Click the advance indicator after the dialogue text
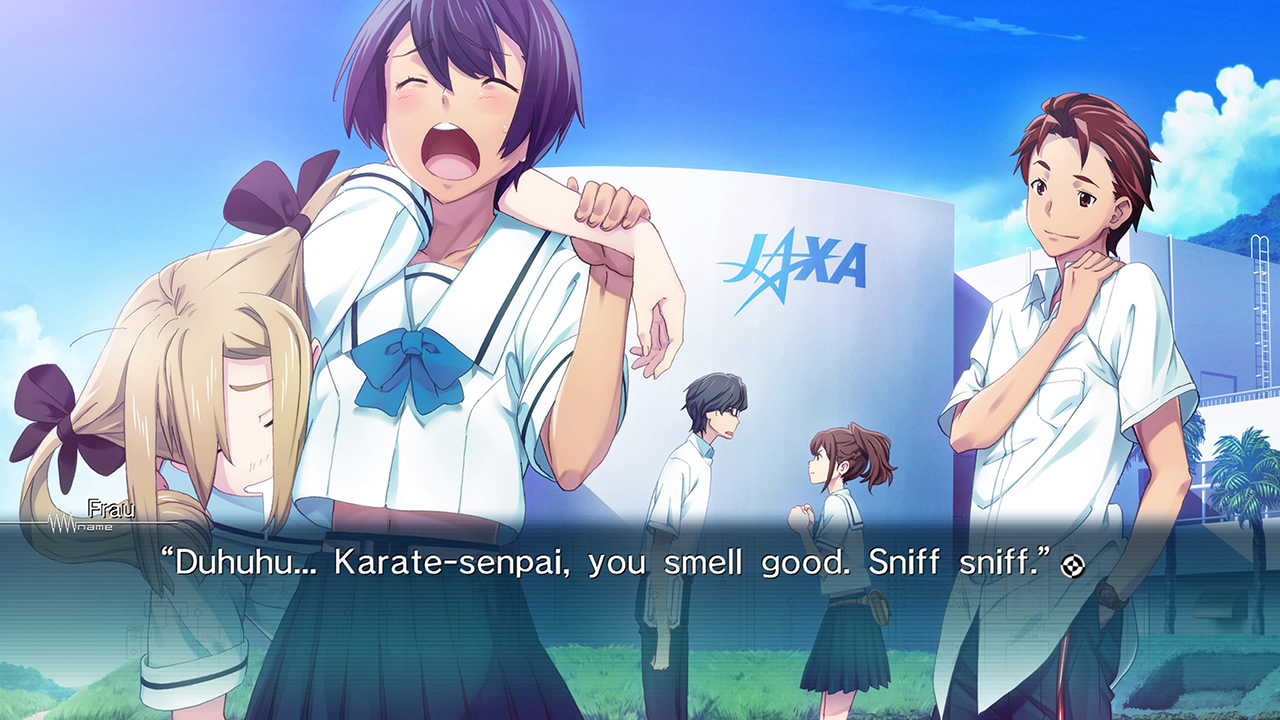 (1072, 564)
